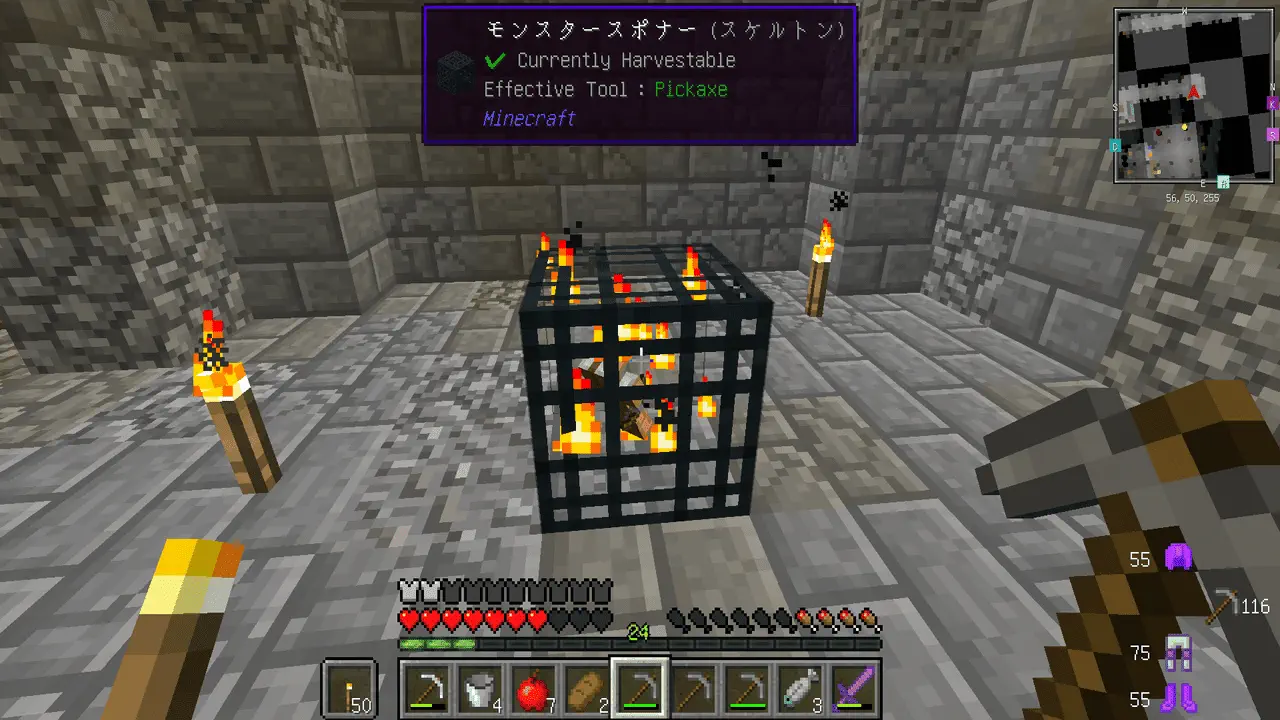Select the pink S waypoint marker

pos(1272,134)
